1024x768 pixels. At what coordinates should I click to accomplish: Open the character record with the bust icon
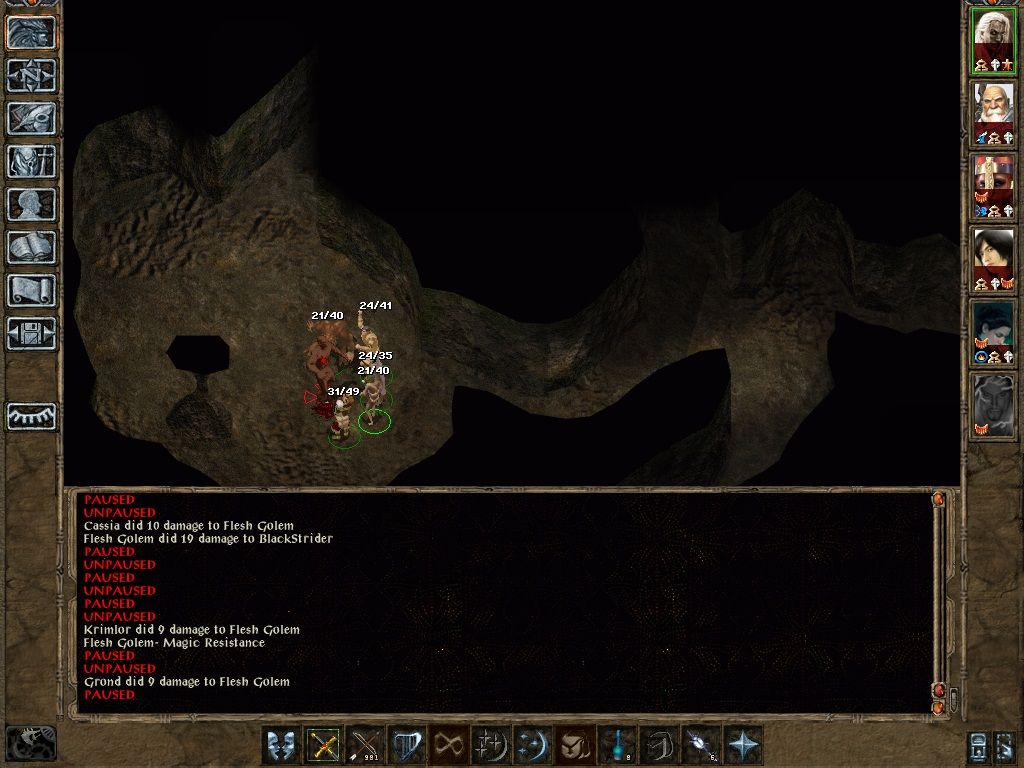click(31, 204)
